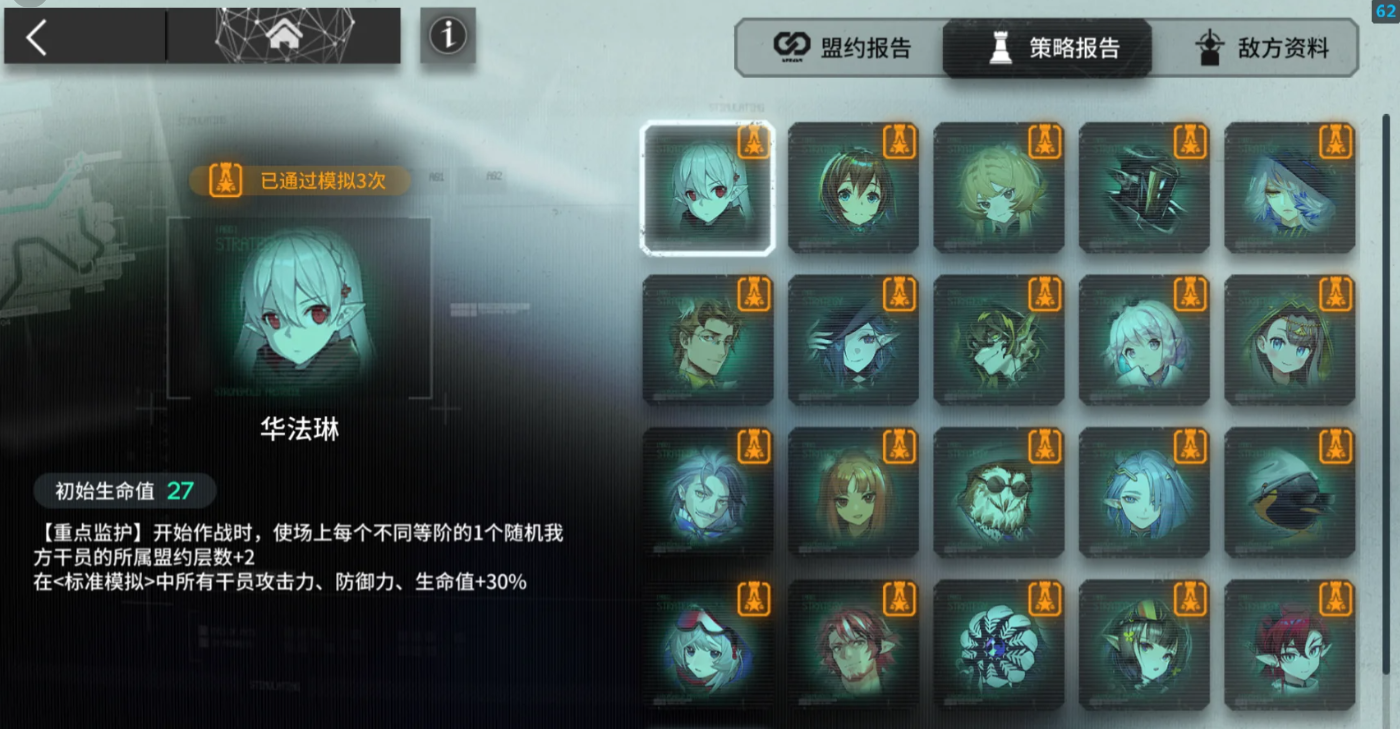Image resolution: width=1400 pixels, height=729 pixels.
Task: Select the owl wearing round sunglasses portrait
Action: [x=998, y=491]
